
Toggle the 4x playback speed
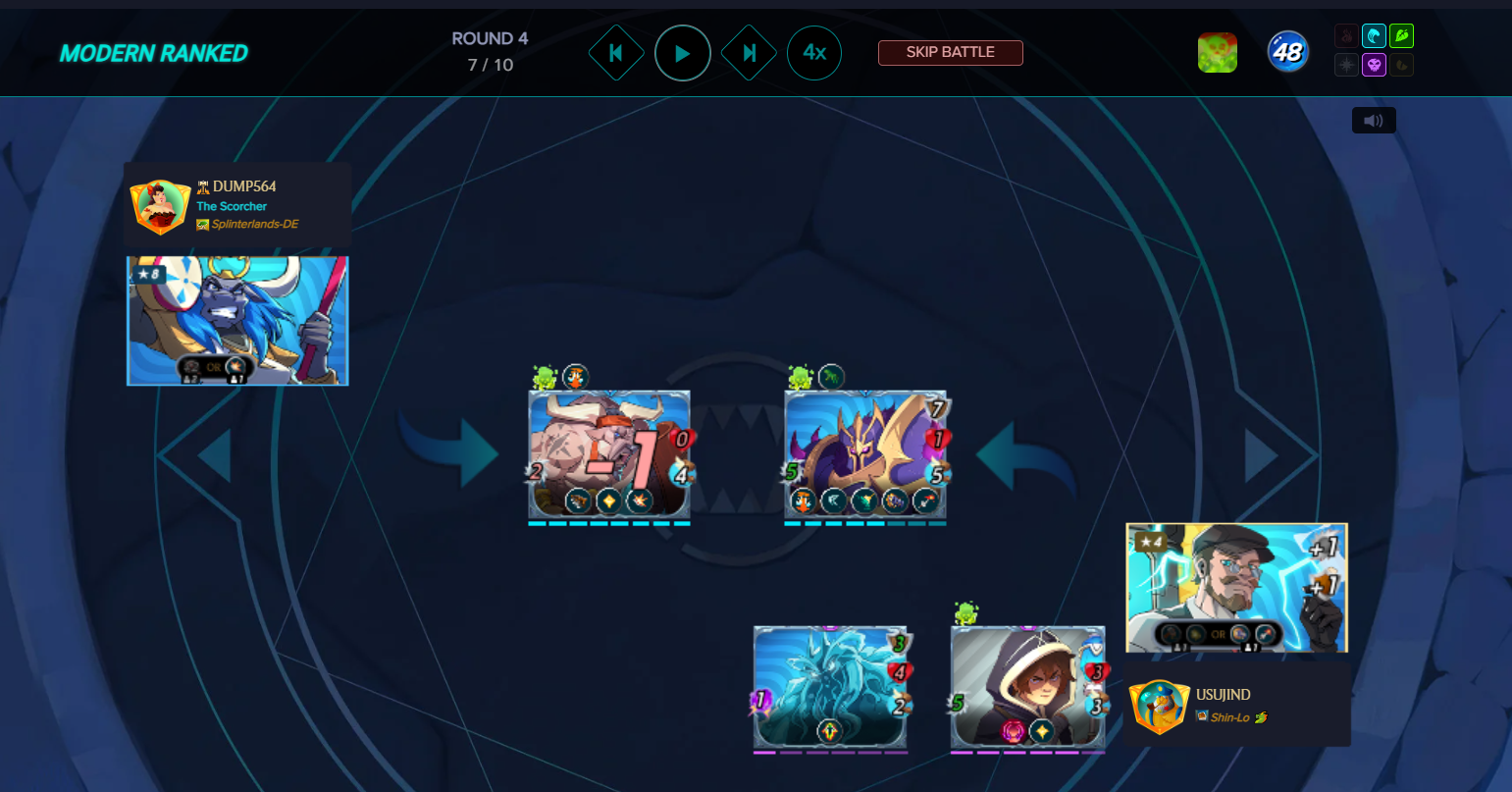click(x=814, y=53)
